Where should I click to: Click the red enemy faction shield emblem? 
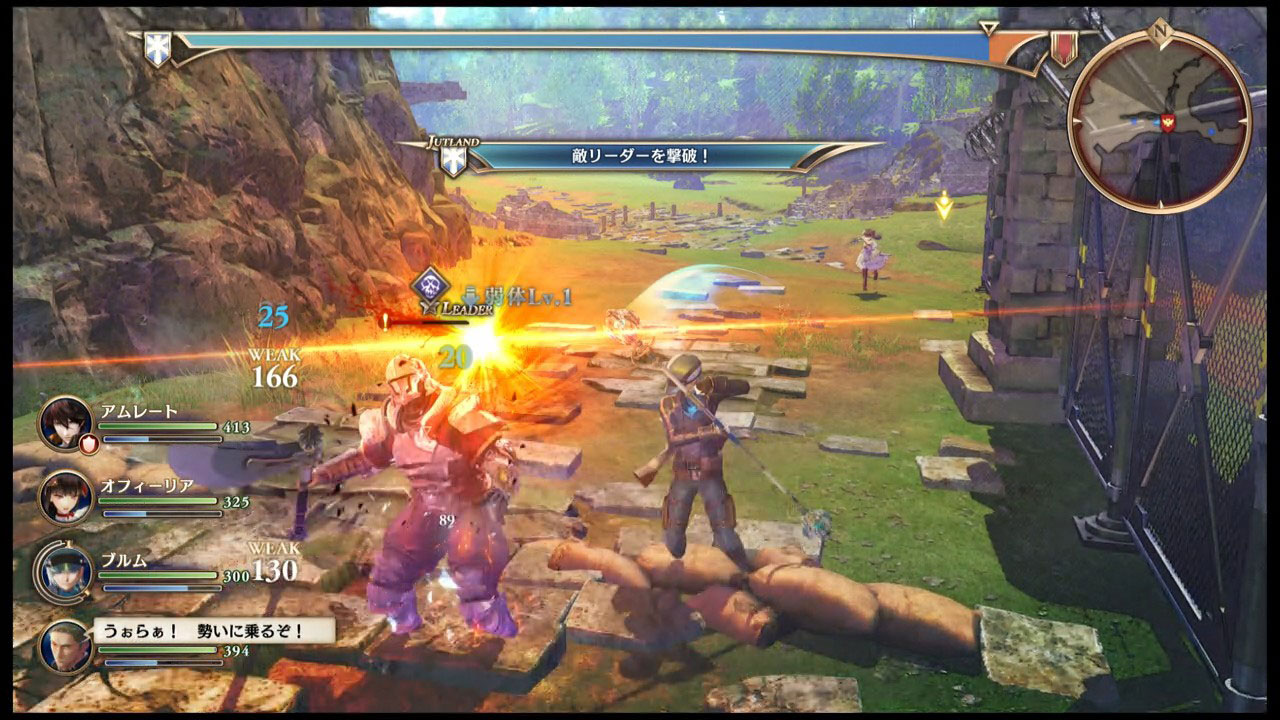point(1063,47)
